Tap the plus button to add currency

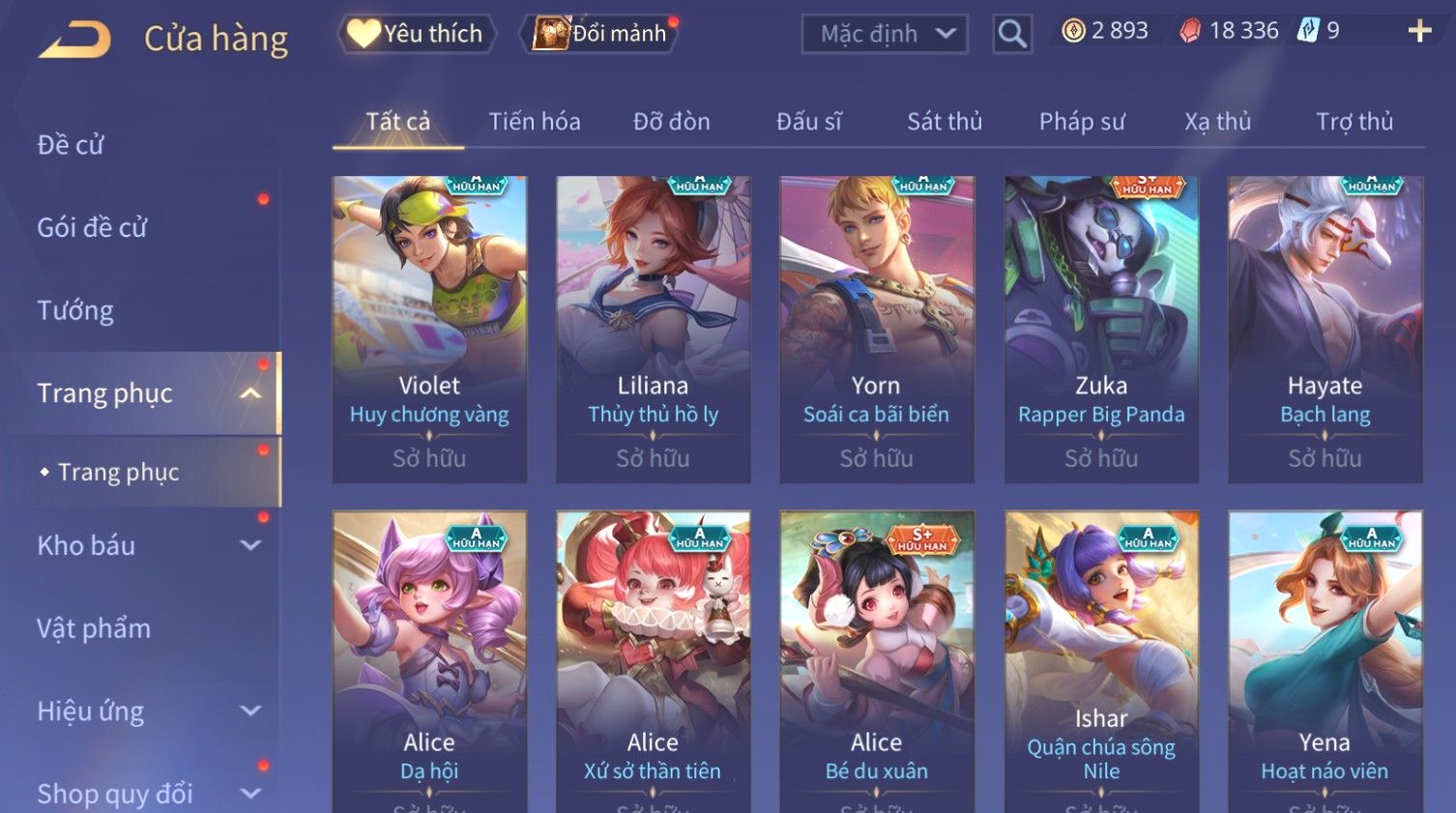(1418, 32)
